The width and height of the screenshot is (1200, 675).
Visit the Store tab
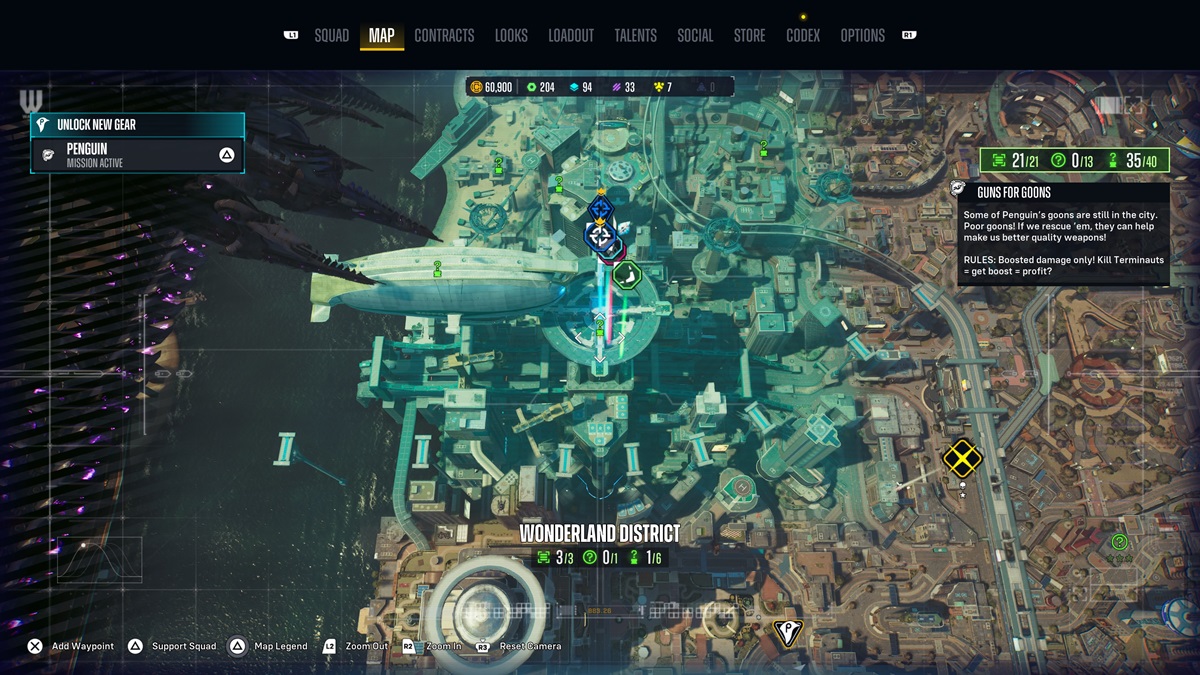(x=749, y=36)
